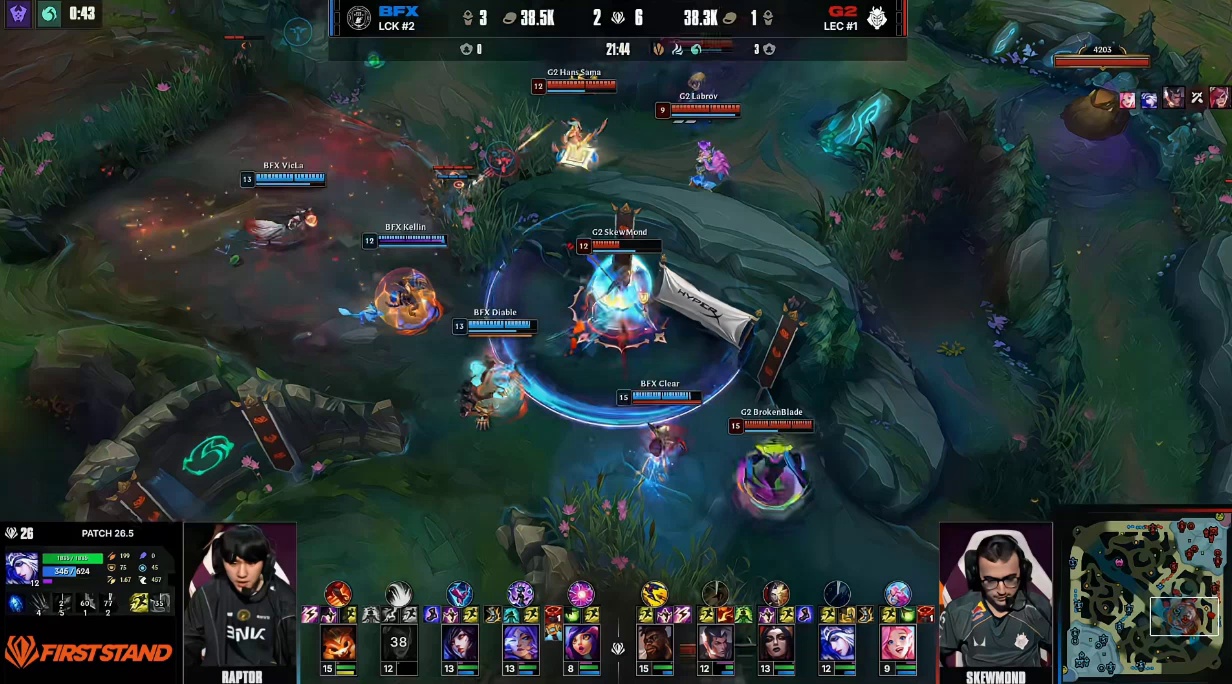Click the G2 team logo on the scoreboard

click(877, 18)
